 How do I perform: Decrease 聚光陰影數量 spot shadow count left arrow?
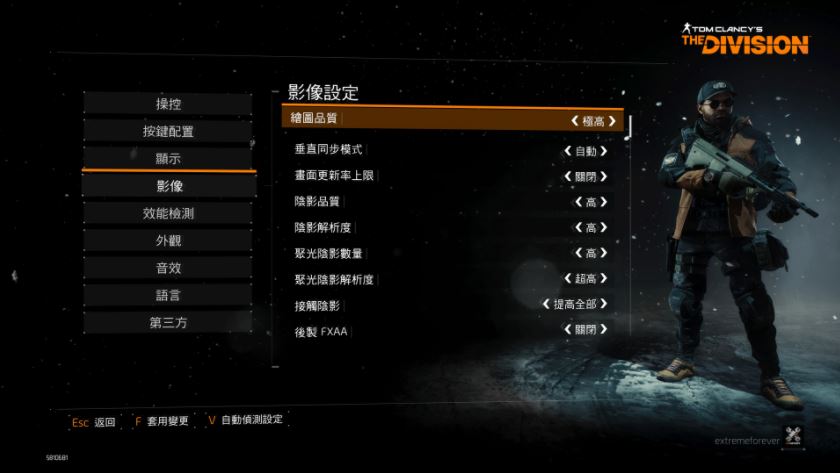(577, 253)
